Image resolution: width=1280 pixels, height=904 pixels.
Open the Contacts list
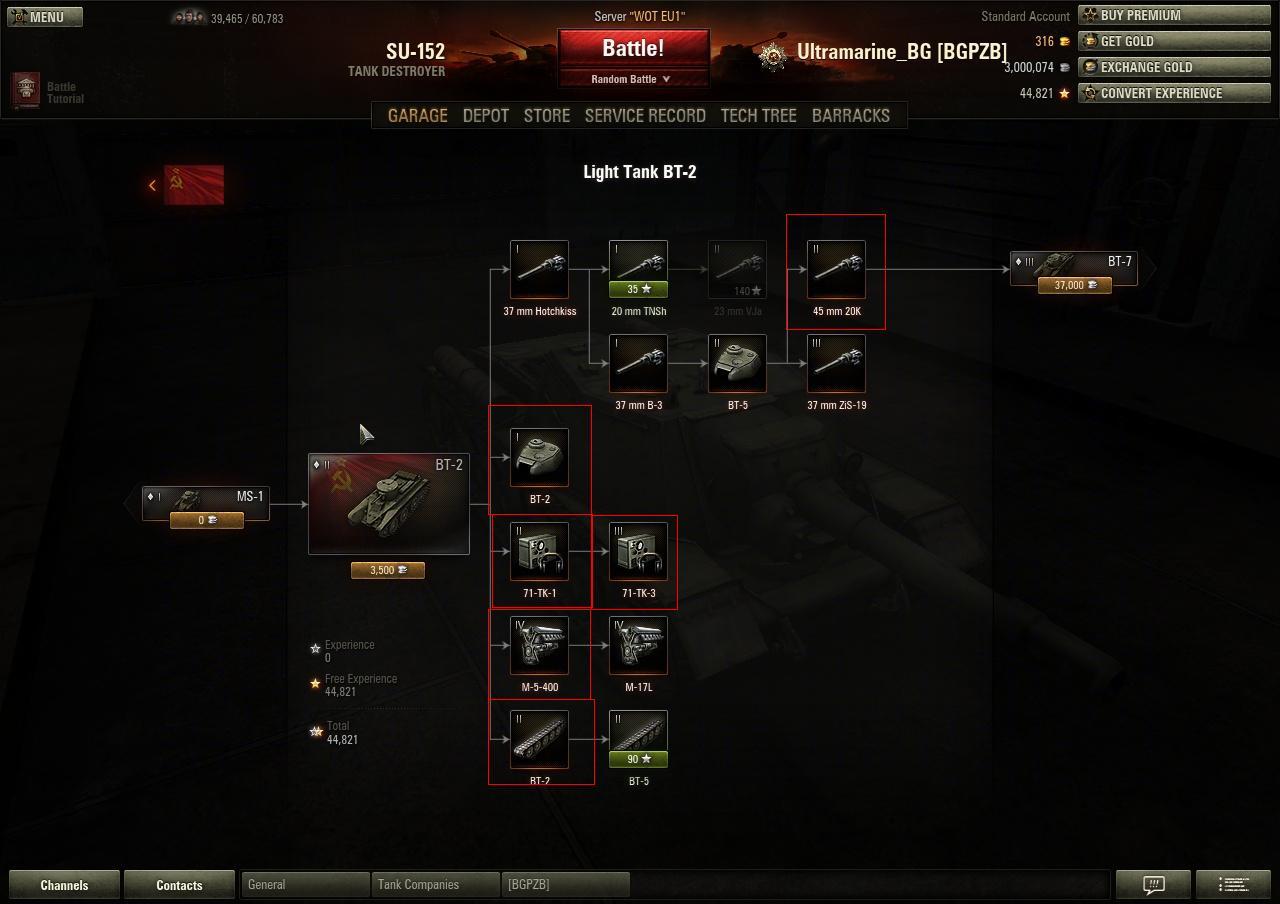pyautogui.click(x=179, y=885)
